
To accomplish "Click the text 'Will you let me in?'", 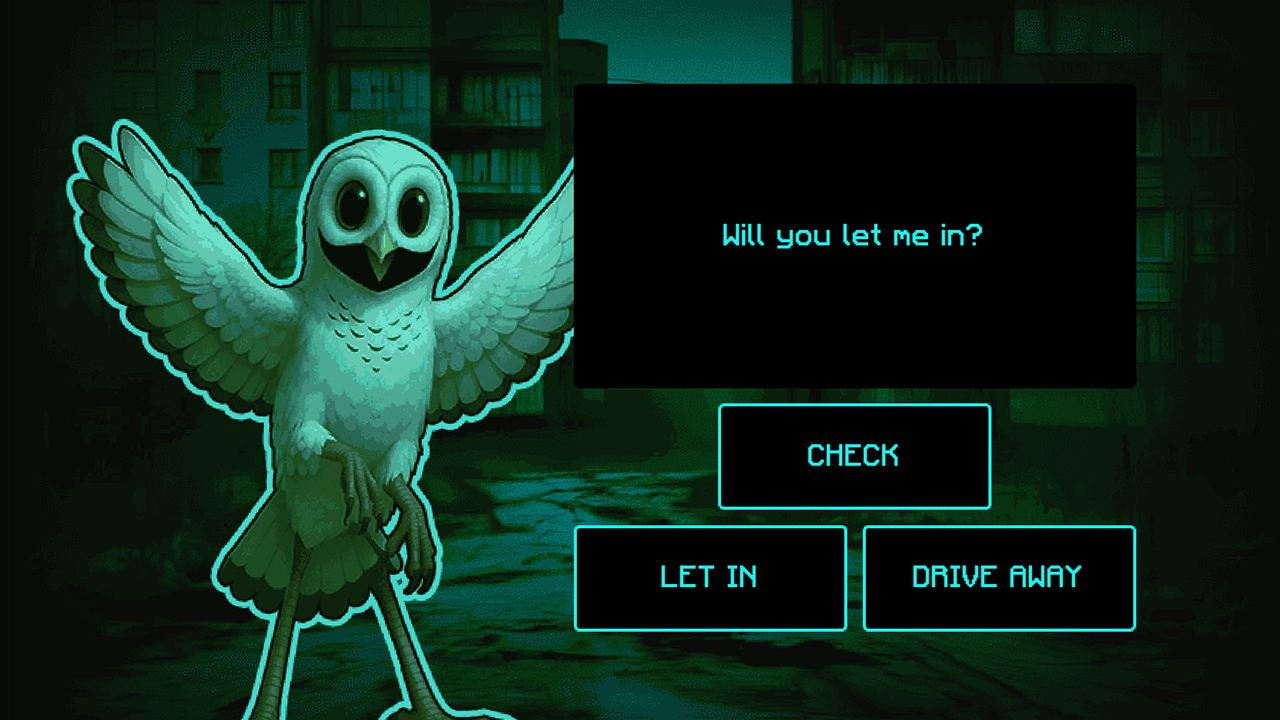I will click(852, 236).
